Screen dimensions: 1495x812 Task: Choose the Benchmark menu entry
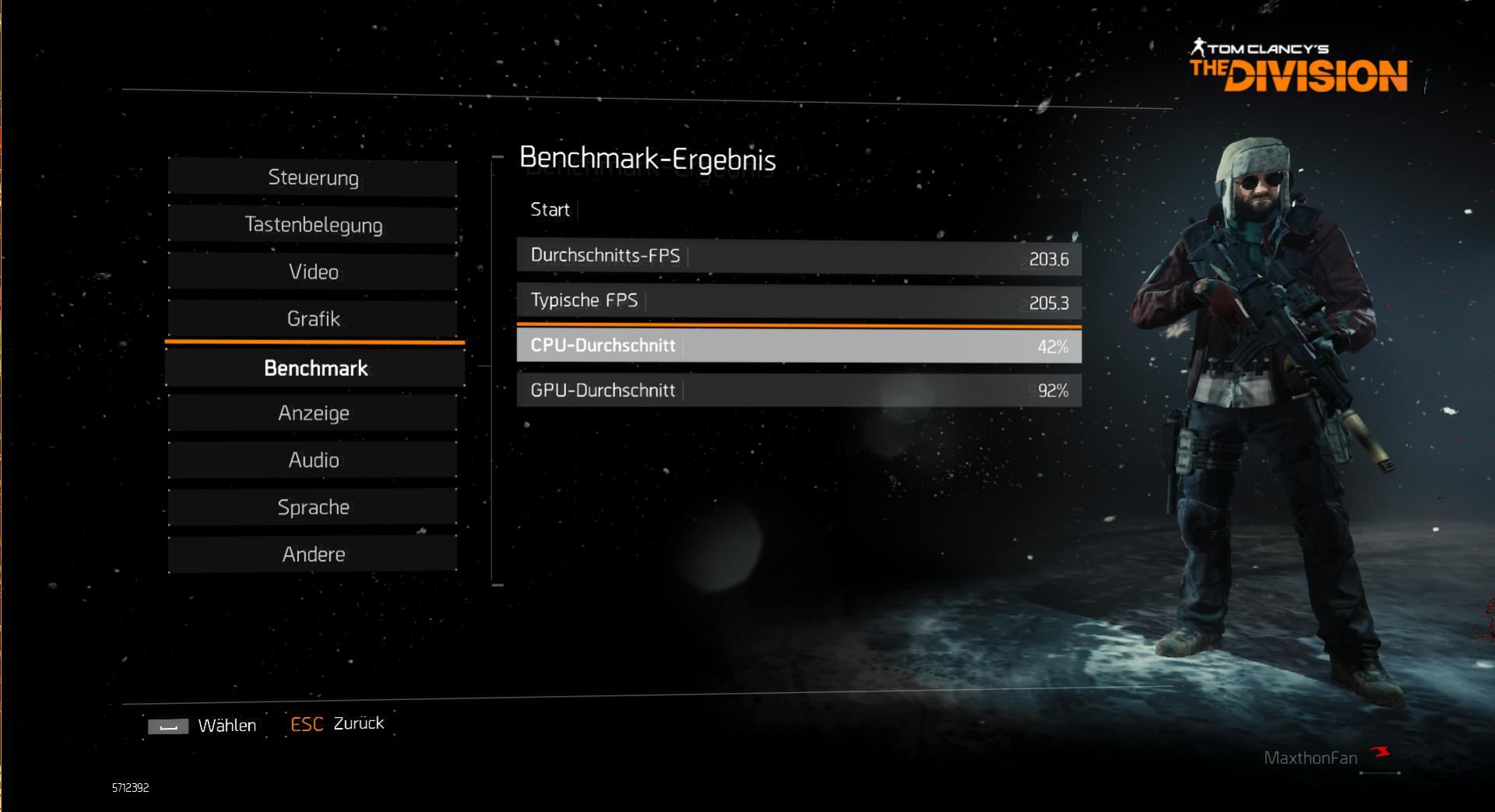point(315,368)
